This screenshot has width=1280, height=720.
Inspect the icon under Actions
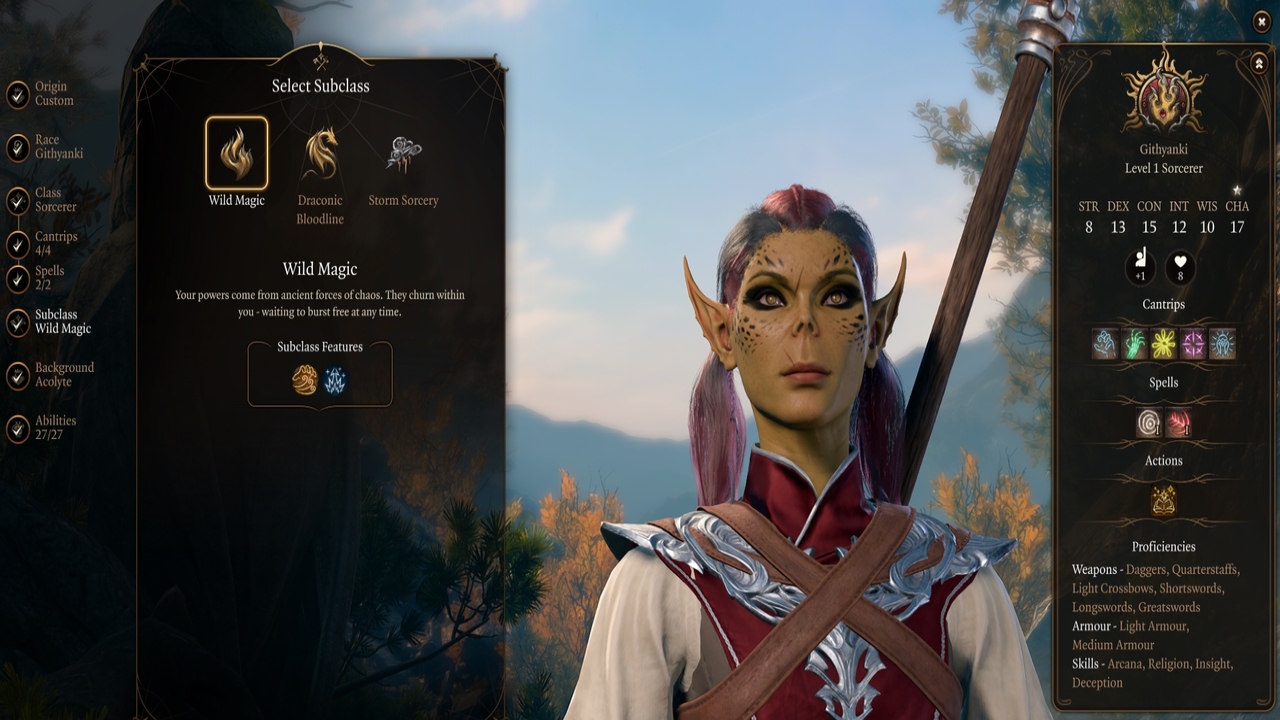tap(1163, 500)
